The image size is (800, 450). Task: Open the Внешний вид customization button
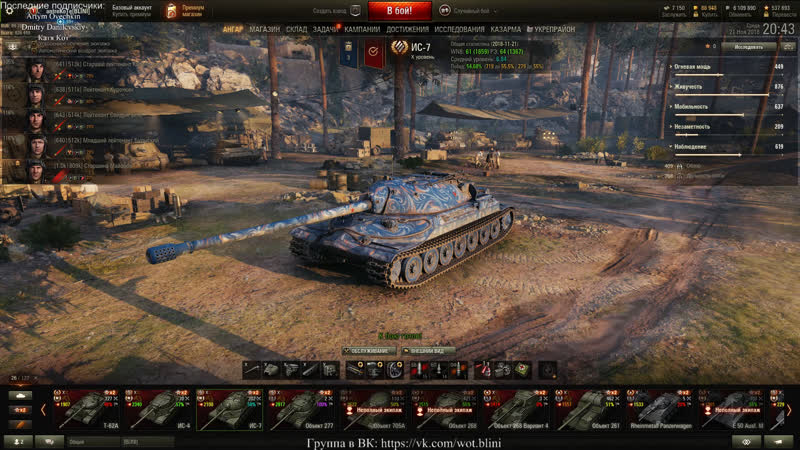431,351
